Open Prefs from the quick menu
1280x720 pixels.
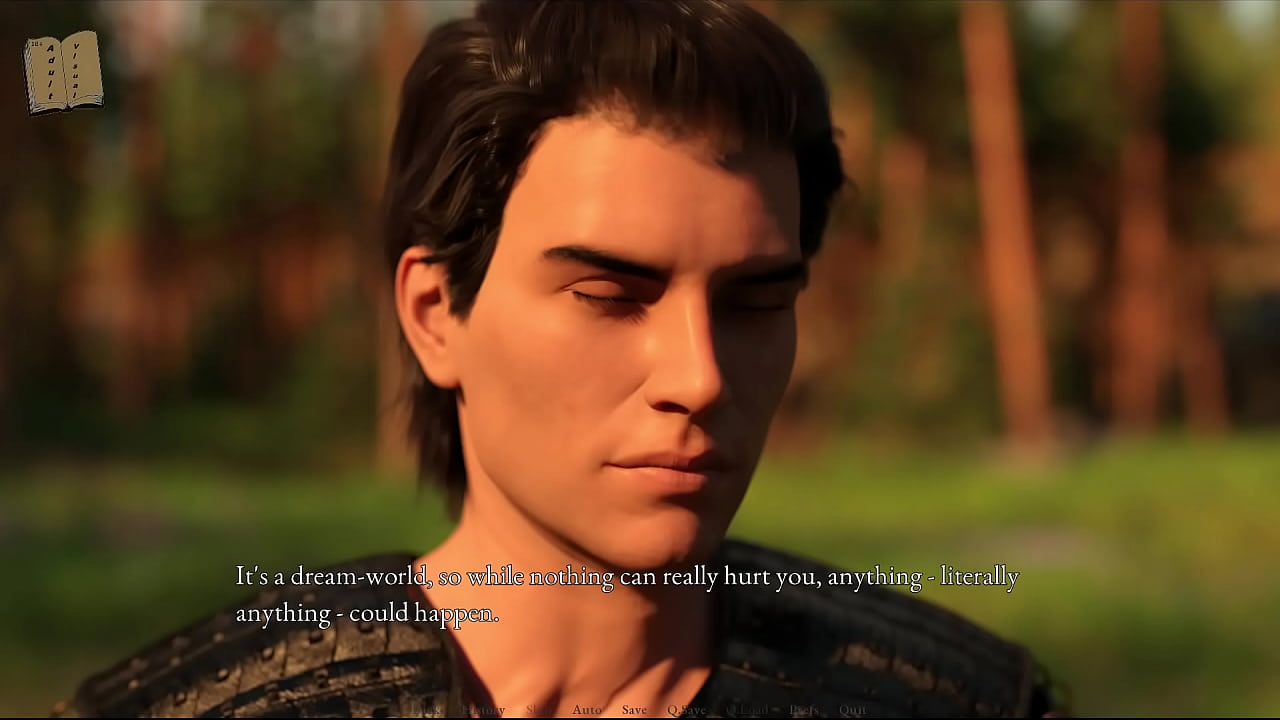804,710
